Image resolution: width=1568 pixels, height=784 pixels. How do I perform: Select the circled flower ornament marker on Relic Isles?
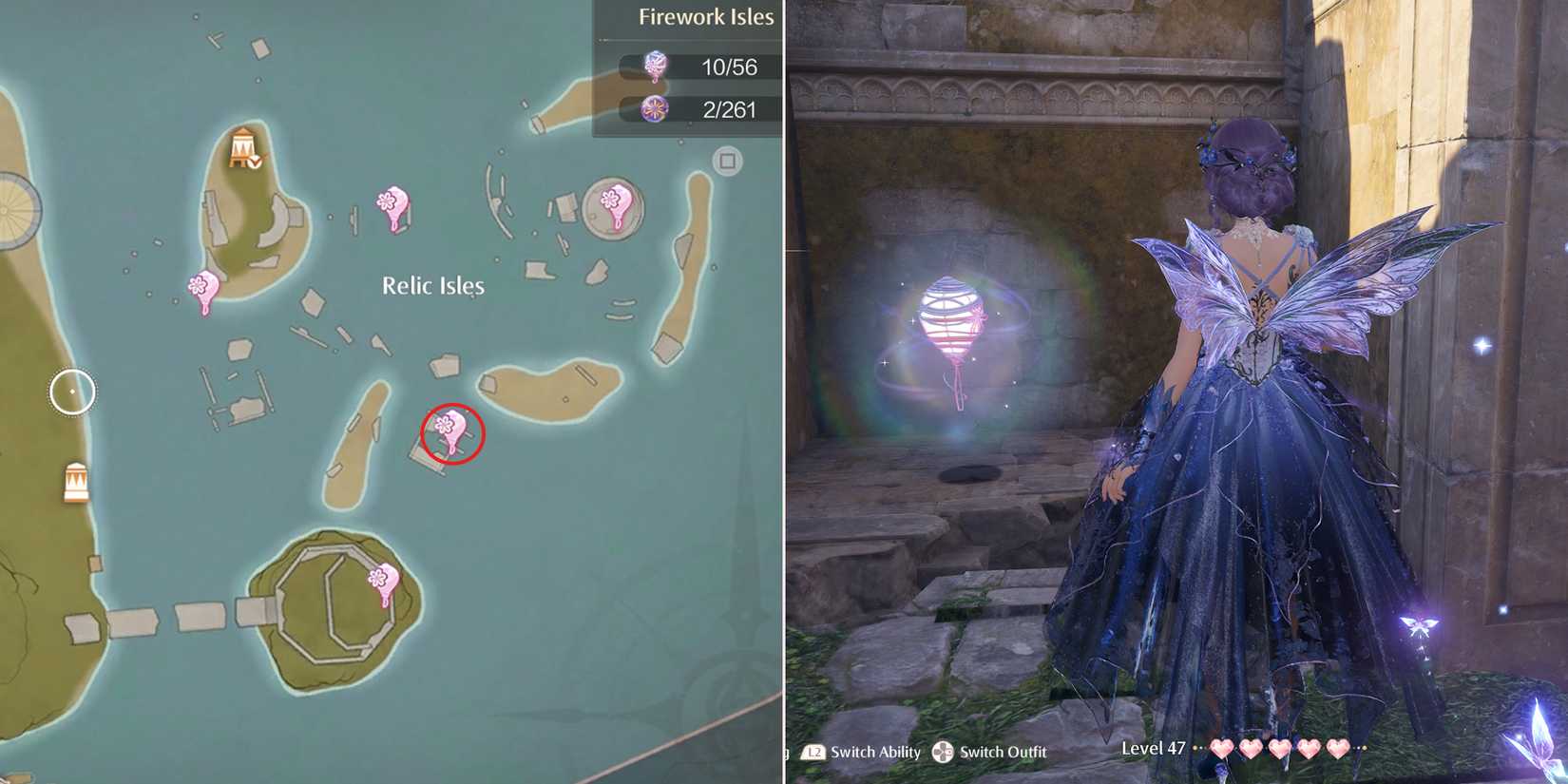(x=449, y=432)
